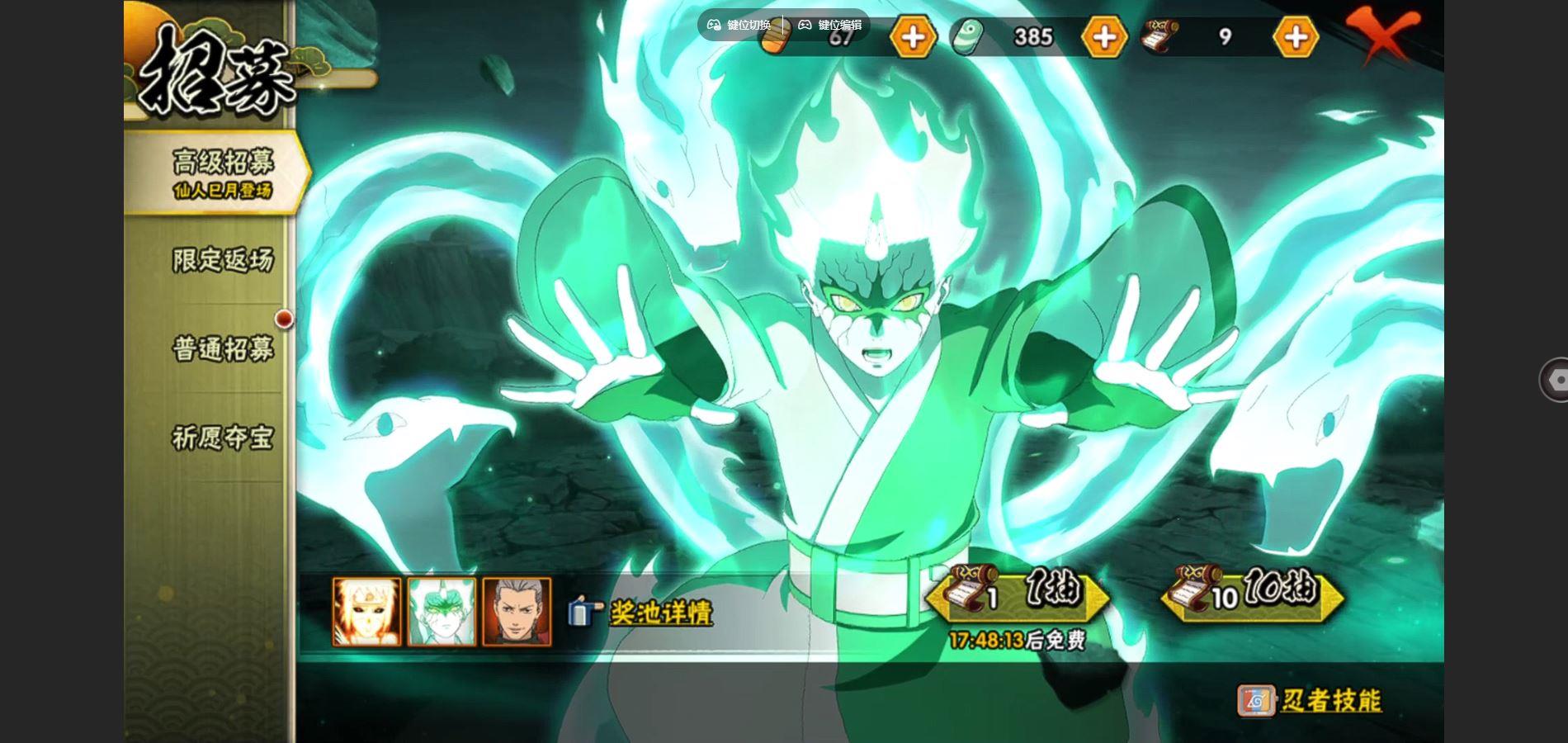The image size is (1568, 743).
Task: Select the yellow-haired ninja portrait
Action: pos(367,612)
